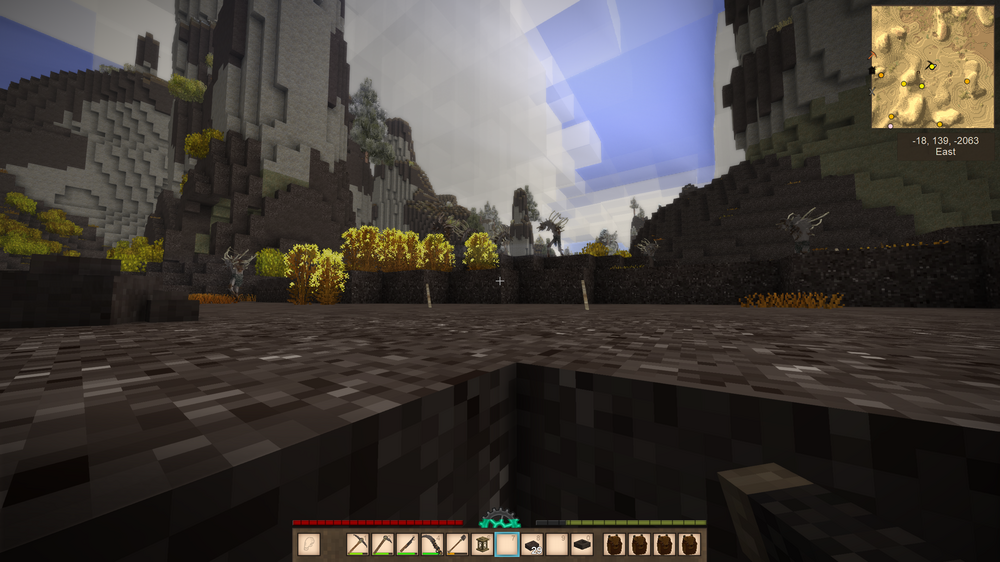This screenshot has width=1000, height=562.
Task: Select the red pickaxe marker on minimap
Action: point(873,56)
